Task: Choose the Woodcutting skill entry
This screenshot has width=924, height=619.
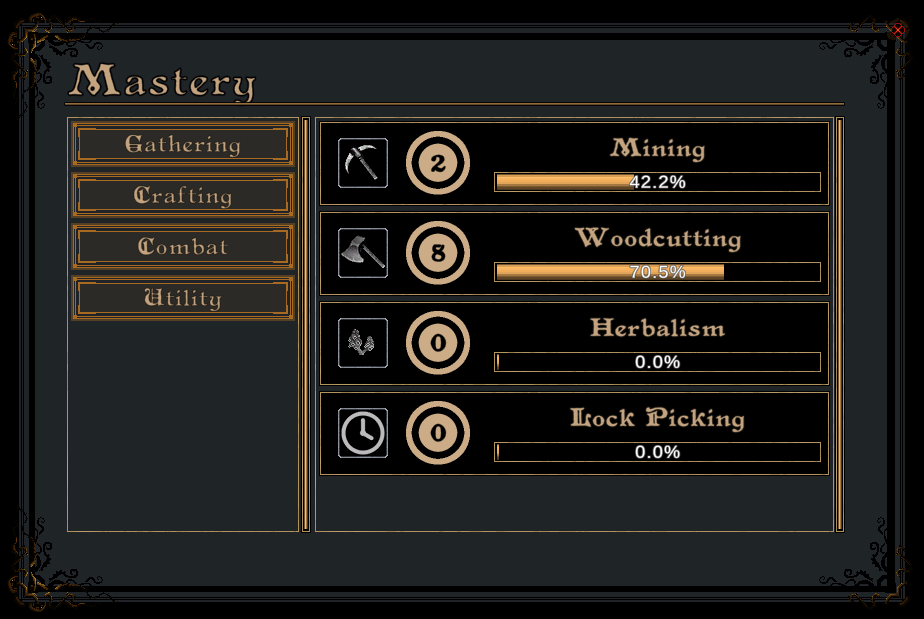Action: [x=574, y=253]
